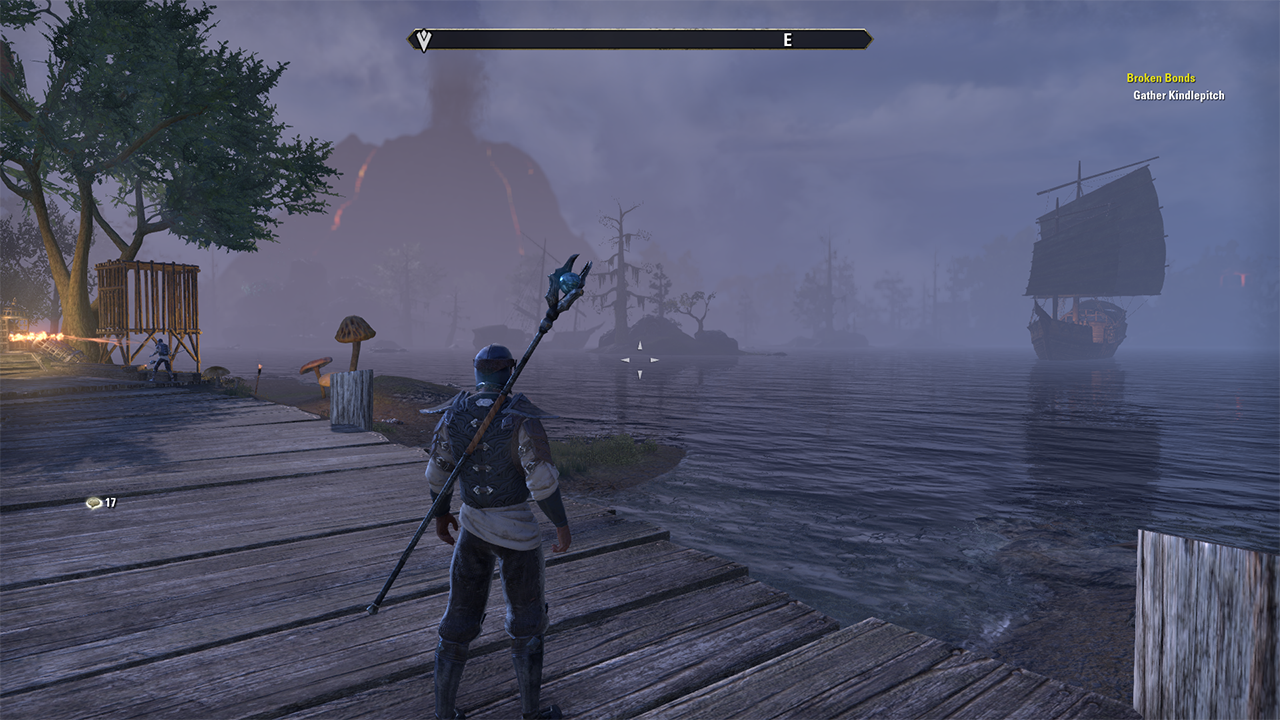Click the Gather Kindlepitch objective
1280x720 pixels.
pyautogui.click(x=1178, y=96)
